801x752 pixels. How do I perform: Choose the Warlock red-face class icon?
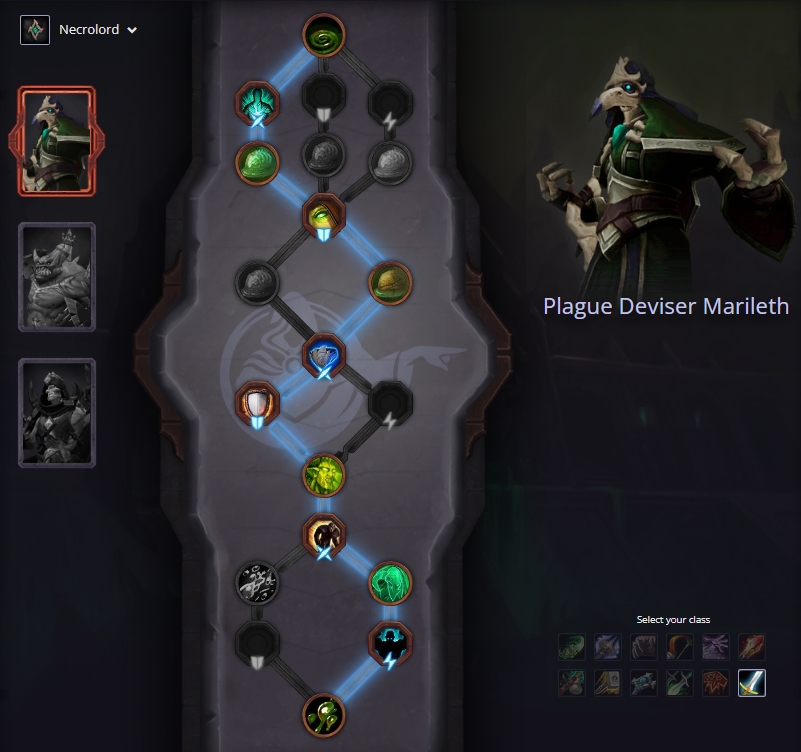[716, 683]
